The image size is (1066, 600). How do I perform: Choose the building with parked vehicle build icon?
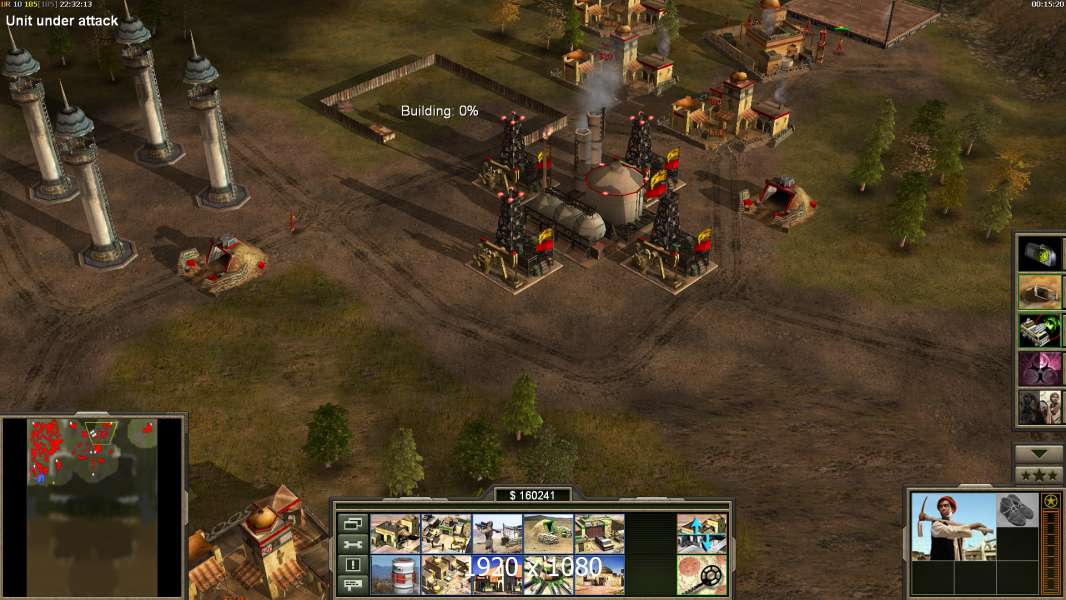[x=599, y=534]
